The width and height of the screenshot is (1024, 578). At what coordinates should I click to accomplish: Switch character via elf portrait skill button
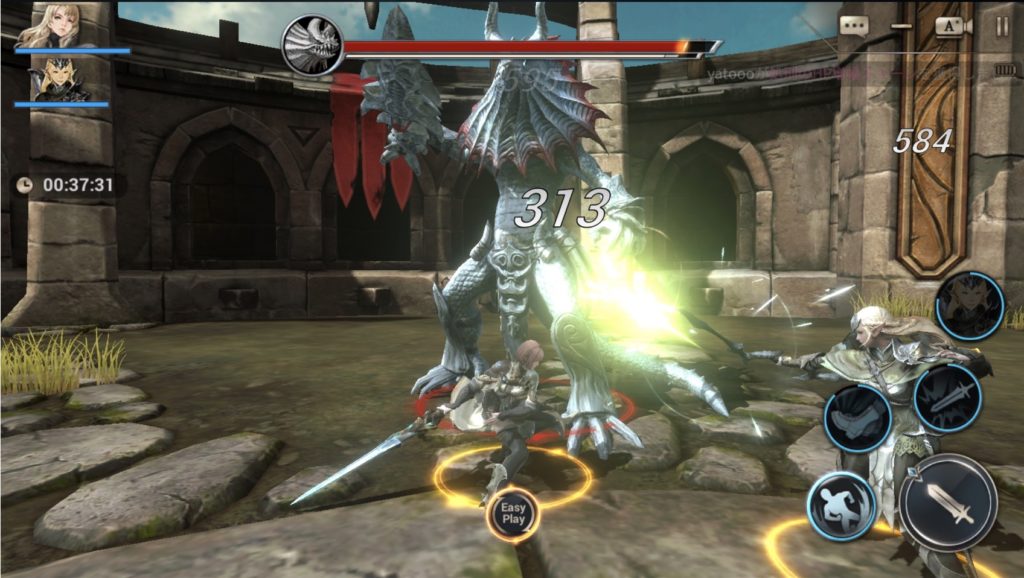coord(969,307)
